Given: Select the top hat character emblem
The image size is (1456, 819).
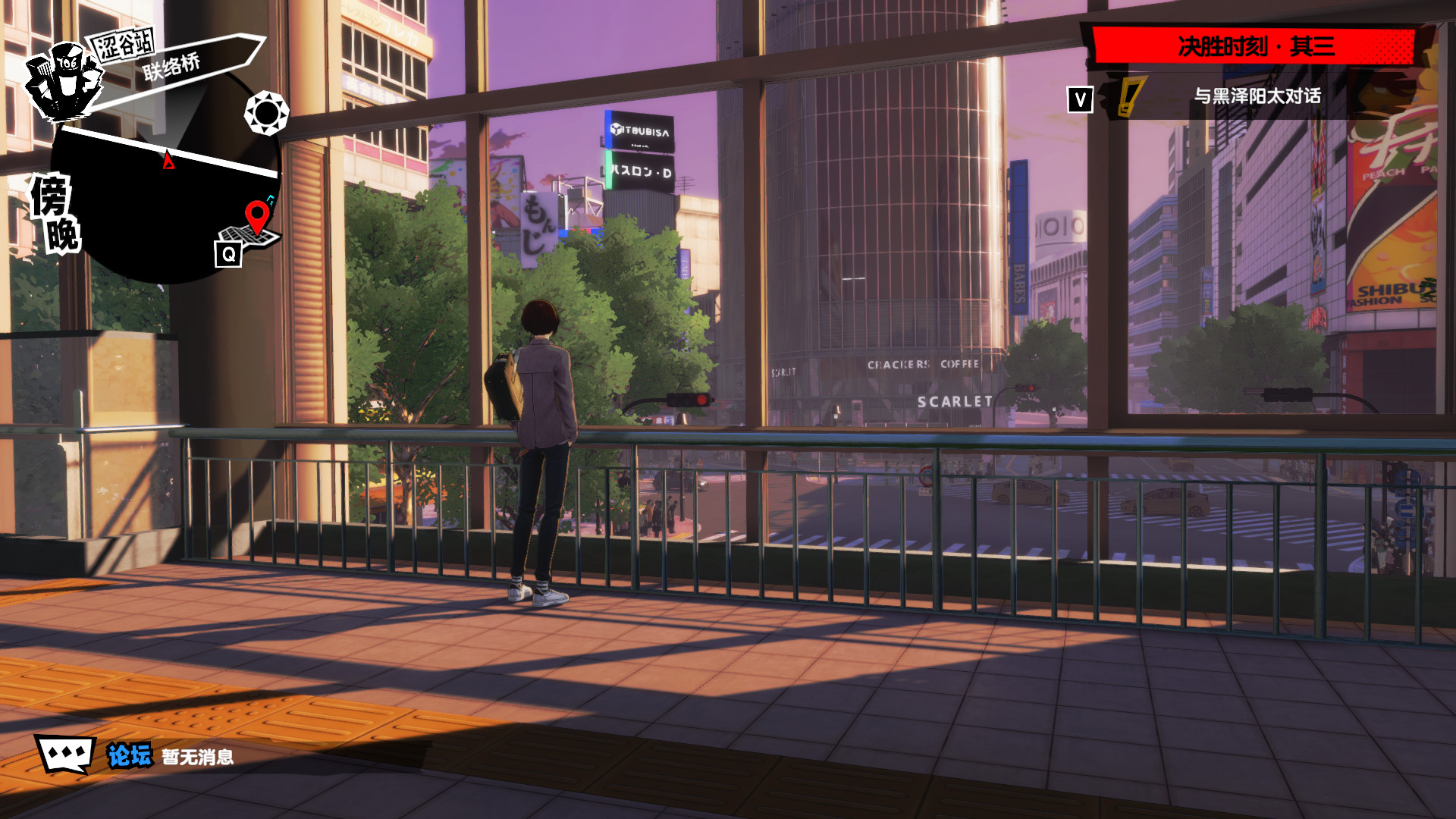Looking at the screenshot, I should click(x=64, y=82).
